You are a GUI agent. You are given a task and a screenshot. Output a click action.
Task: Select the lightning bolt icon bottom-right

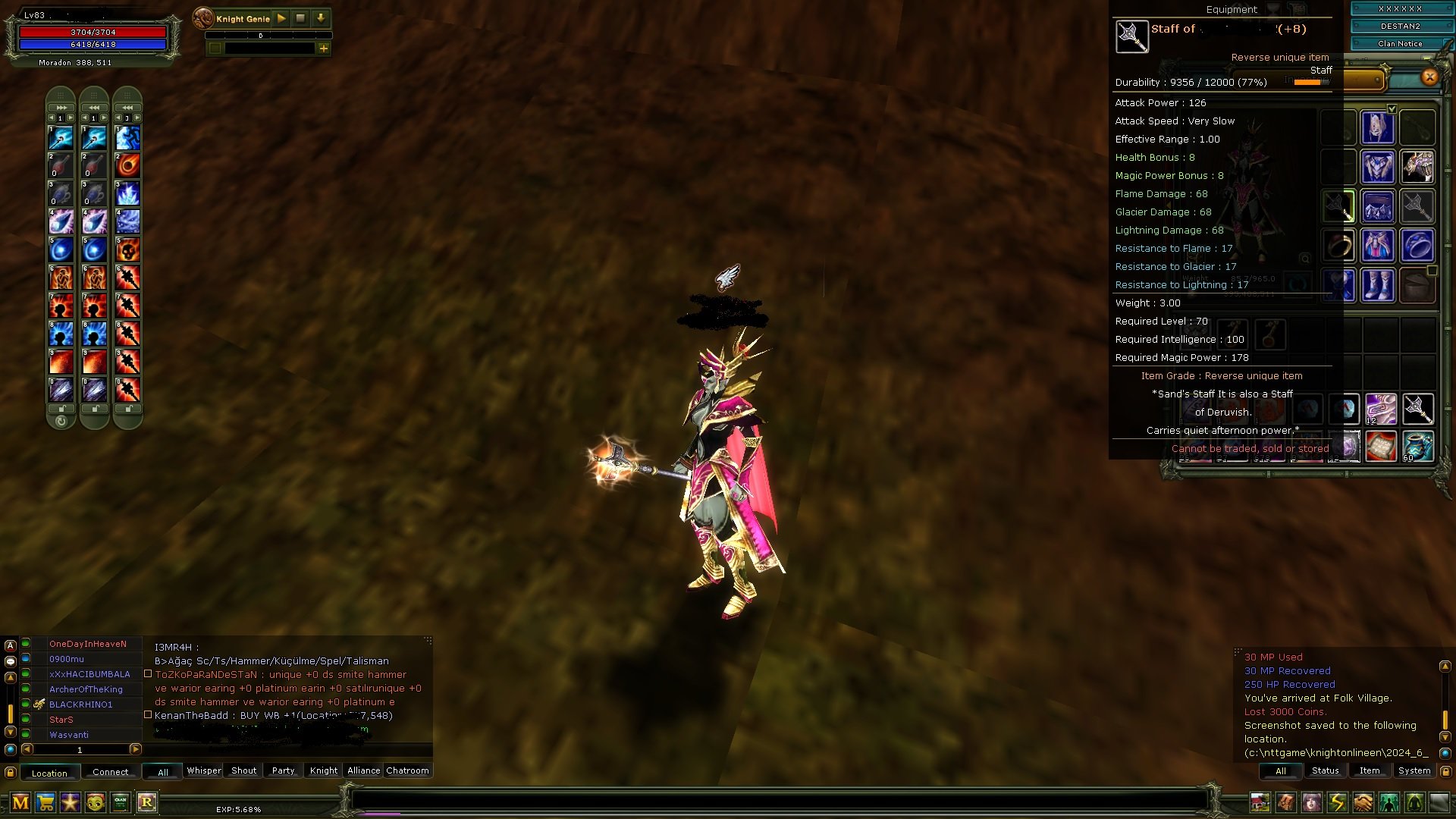click(x=1336, y=802)
